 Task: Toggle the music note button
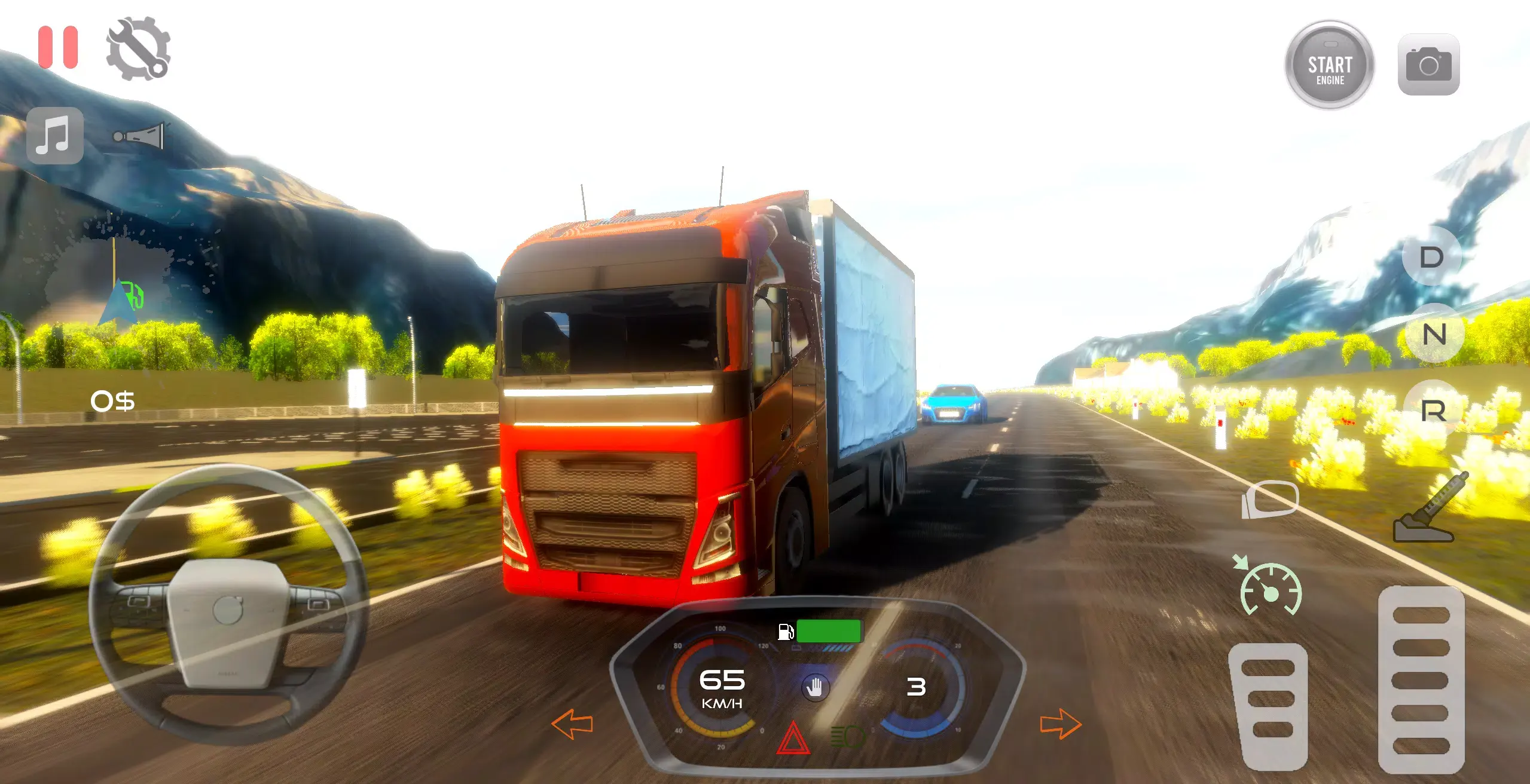(55, 136)
